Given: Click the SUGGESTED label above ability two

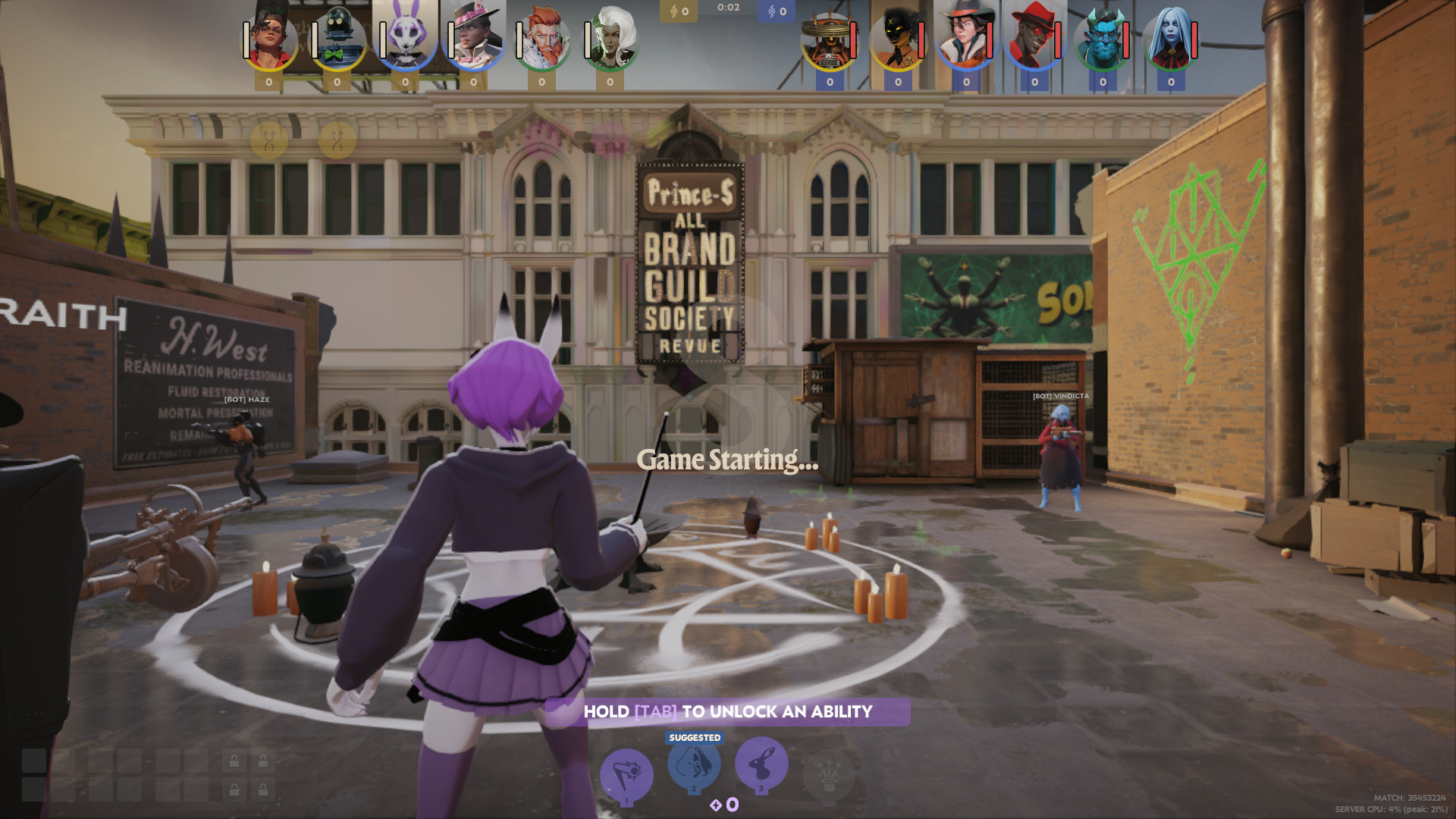Looking at the screenshot, I should click(694, 736).
